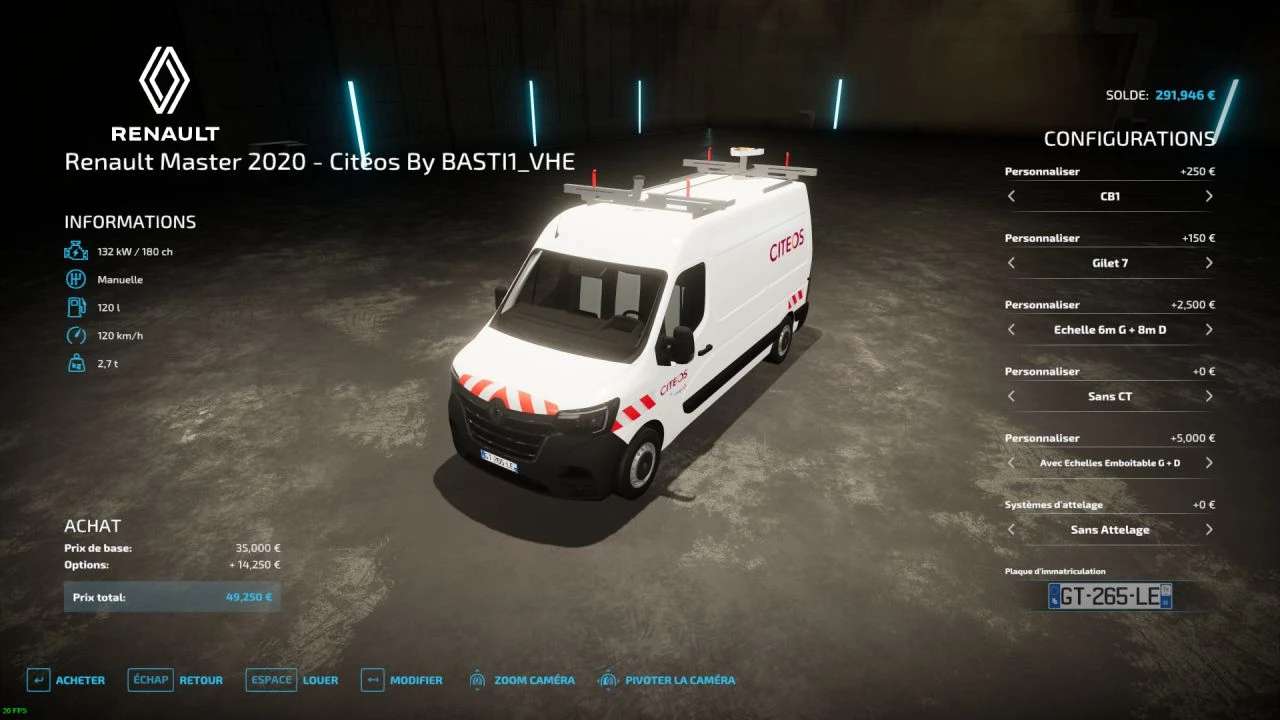Click the speedometer icon near 120 km/h
This screenshot has height=720, width=1280.
76,335
